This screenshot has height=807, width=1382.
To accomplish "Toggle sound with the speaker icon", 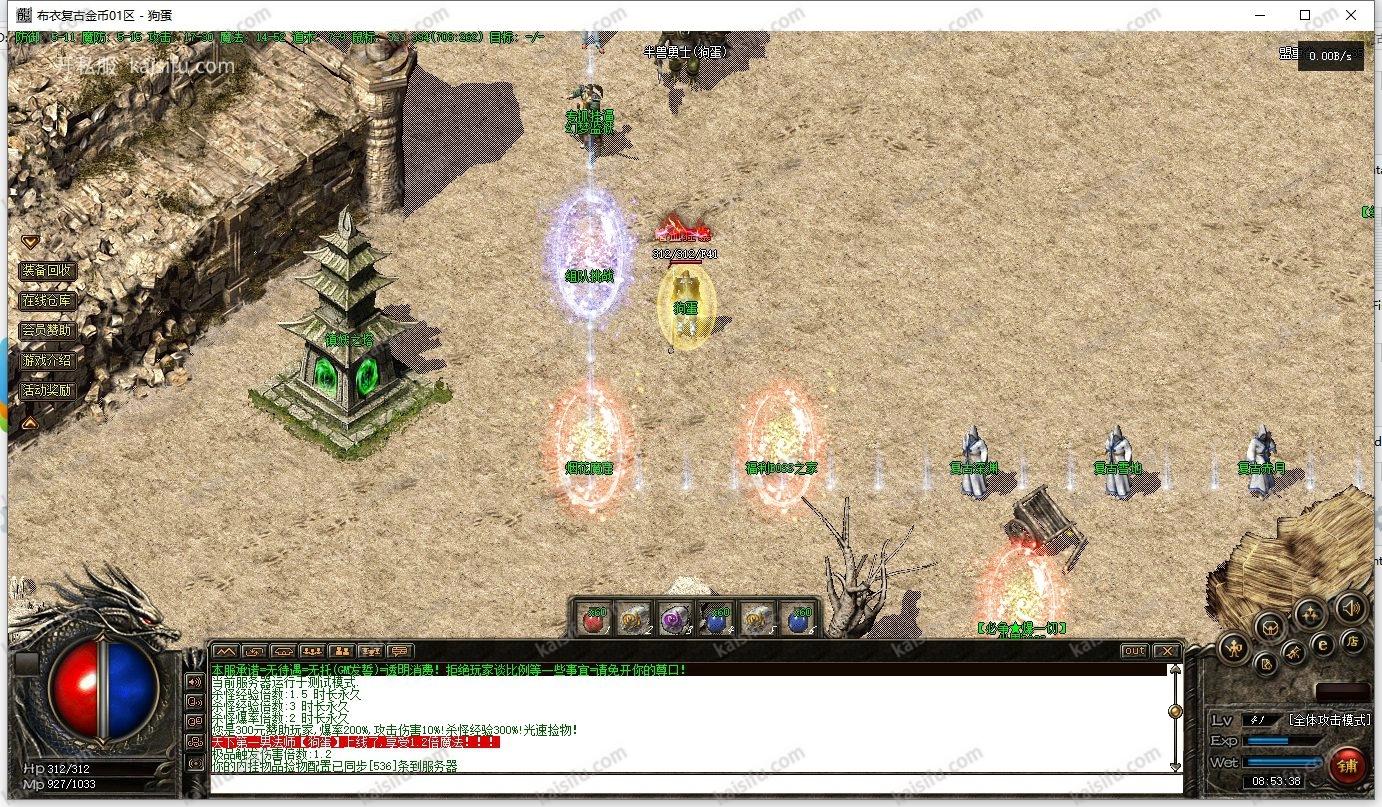I will 1350,607.
